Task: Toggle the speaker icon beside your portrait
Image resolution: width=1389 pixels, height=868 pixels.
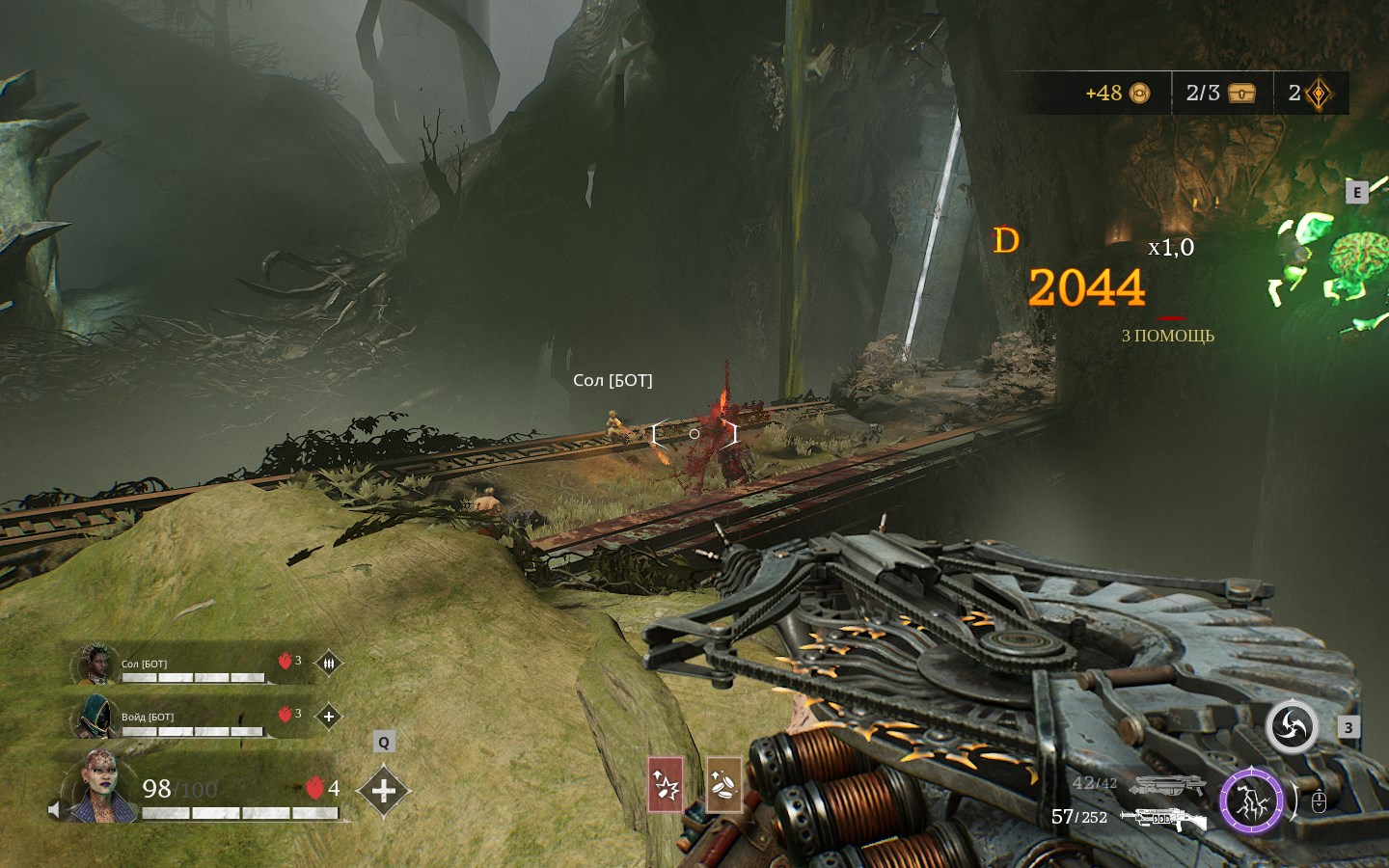Action: pyautogui.click(x=54, y=810)
